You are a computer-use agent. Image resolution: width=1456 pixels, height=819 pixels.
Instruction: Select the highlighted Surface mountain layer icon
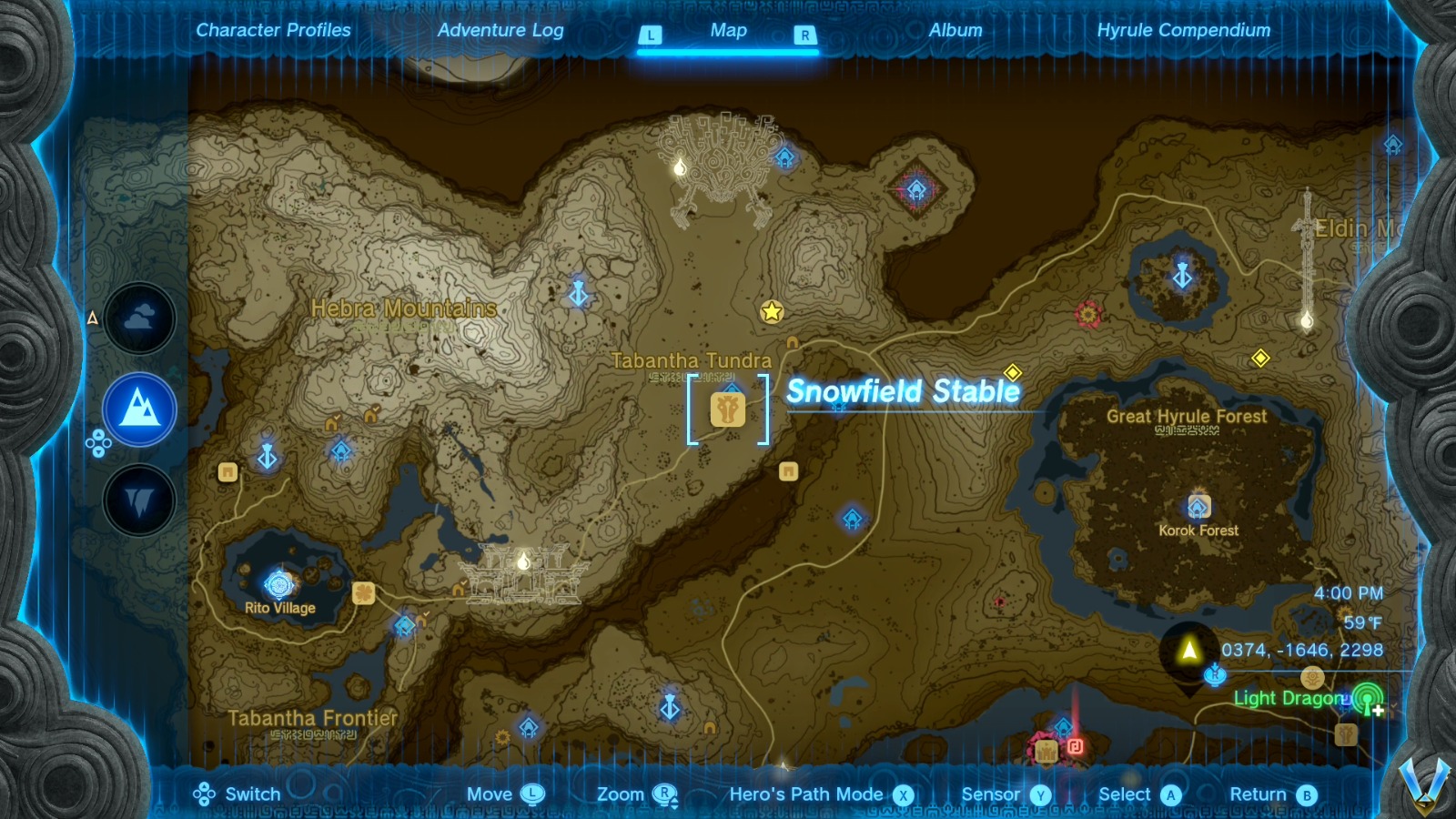tap(138, 409)
